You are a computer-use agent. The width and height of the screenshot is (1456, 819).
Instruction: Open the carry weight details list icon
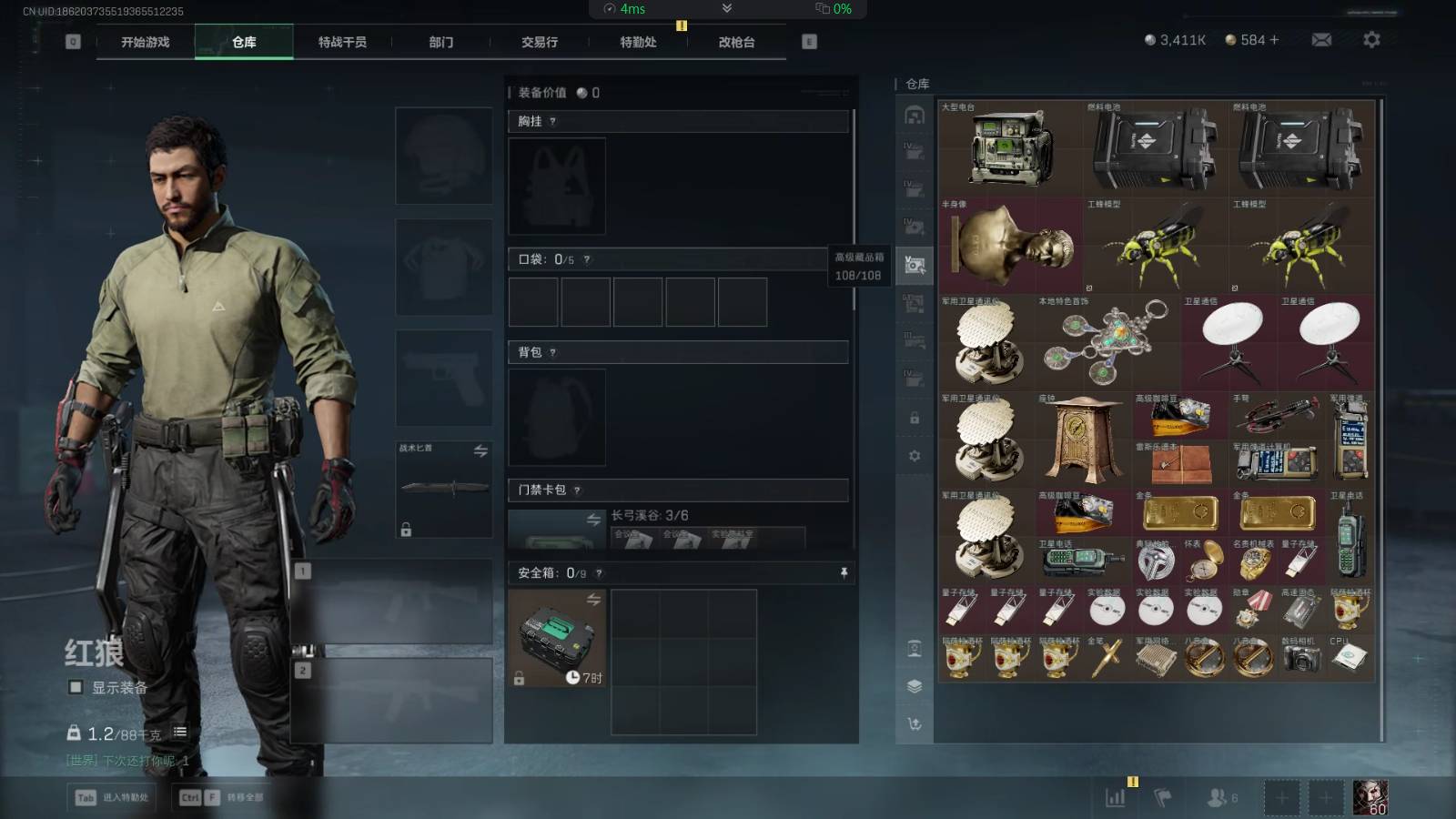tap(180, 732)
